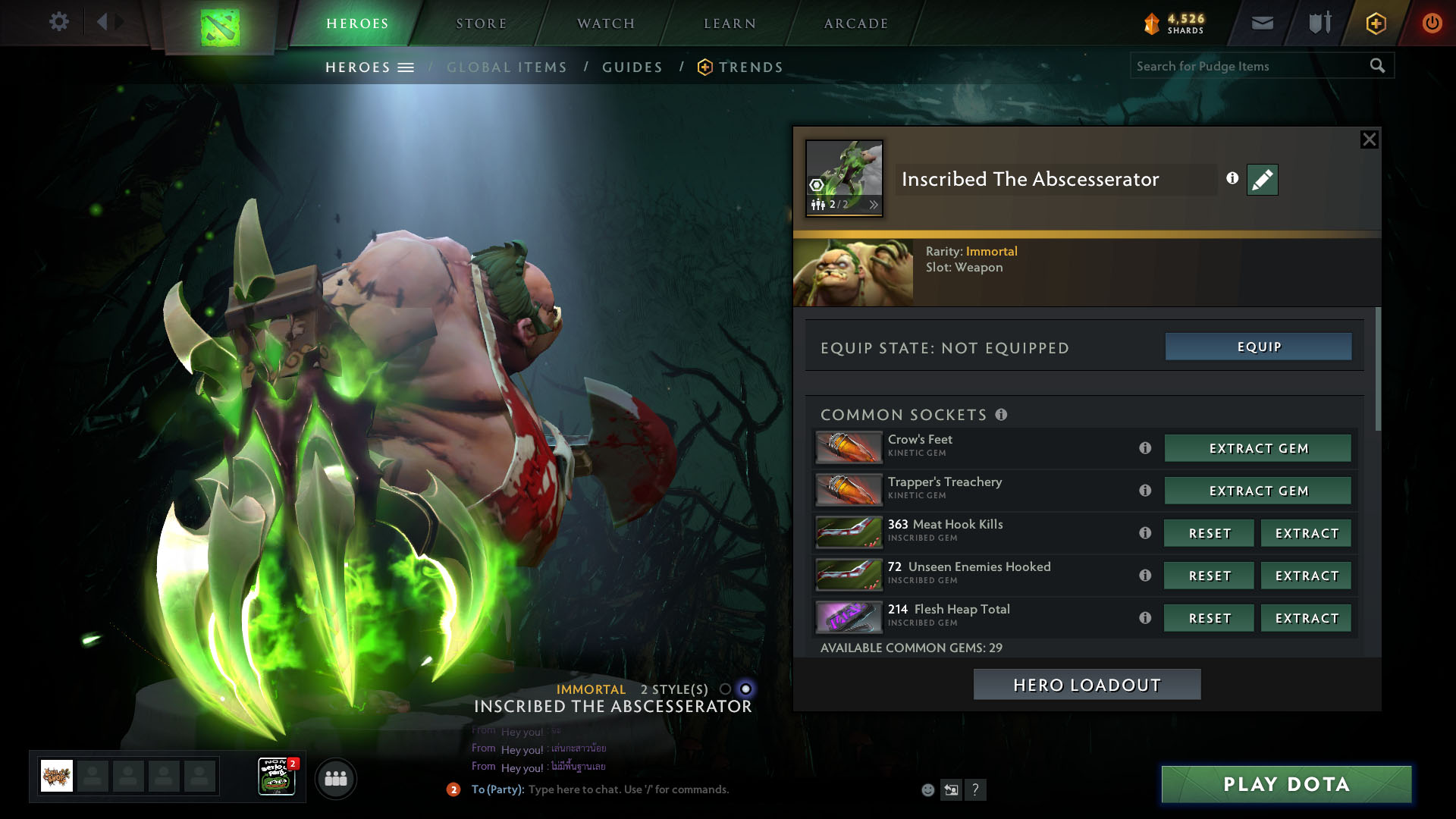Reset the Flesh Heap Total gem
This screenshot has width=1456, height=819.
point(1209,618)
